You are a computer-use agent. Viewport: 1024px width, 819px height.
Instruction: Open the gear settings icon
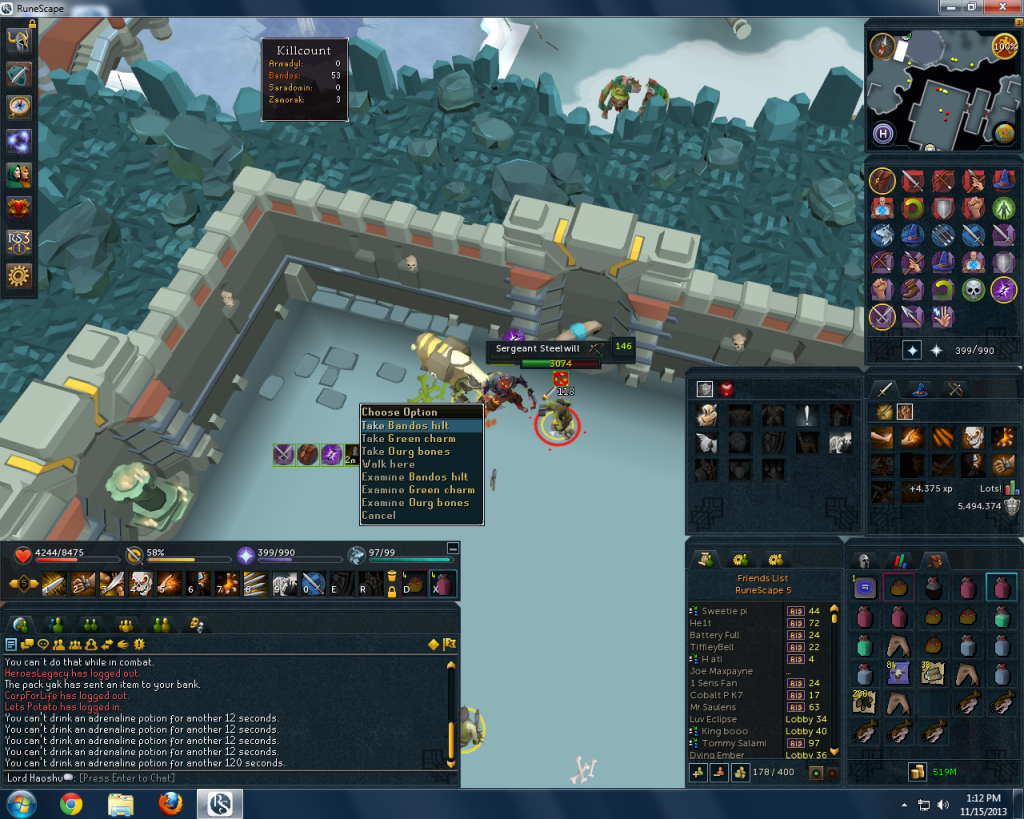point(19,276)
